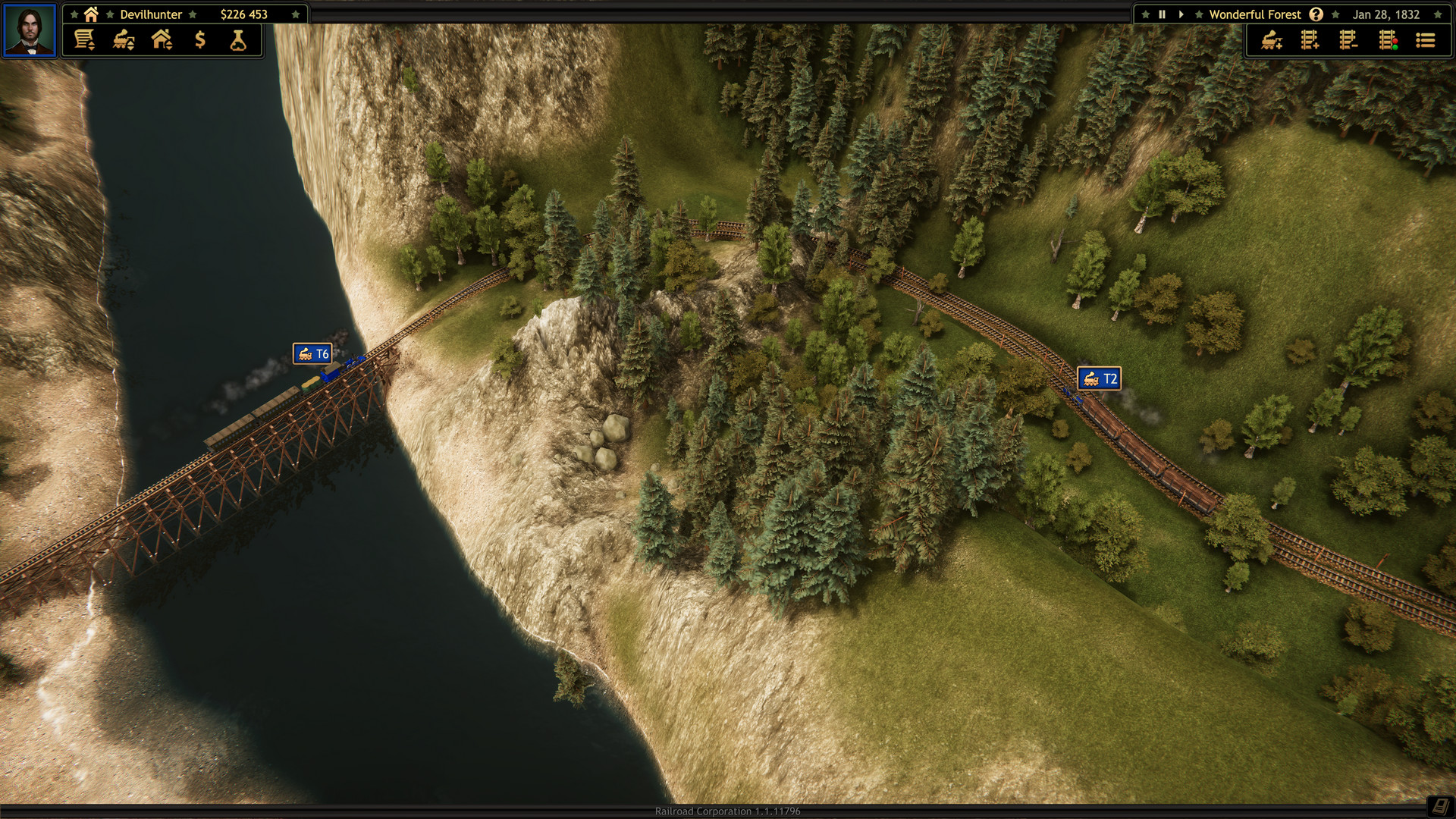The height and width of the screenshot is (819, 1456).
Task: Open the research flask menu
Action: pyautogui.click(x=237, y=40)
